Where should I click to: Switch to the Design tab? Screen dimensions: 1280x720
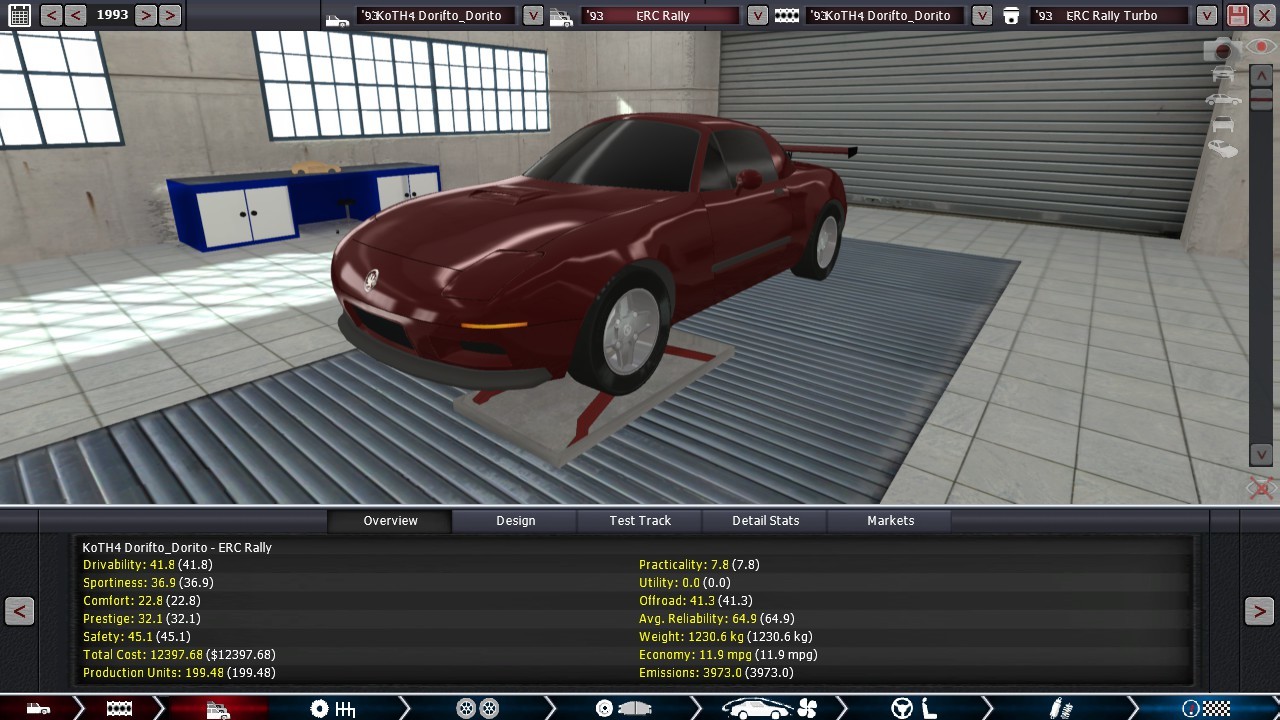point(515,520)
